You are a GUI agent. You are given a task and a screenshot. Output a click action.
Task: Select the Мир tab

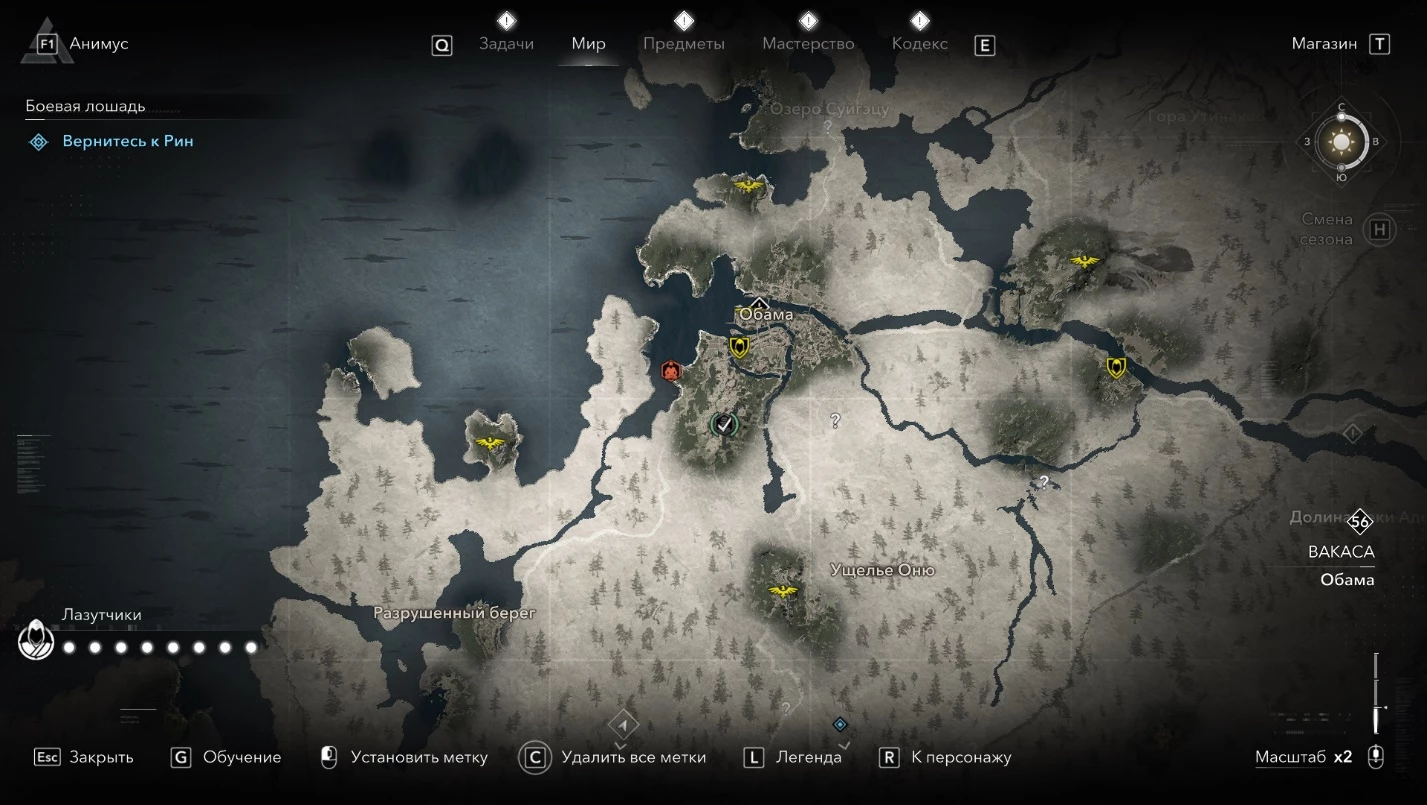588,44
